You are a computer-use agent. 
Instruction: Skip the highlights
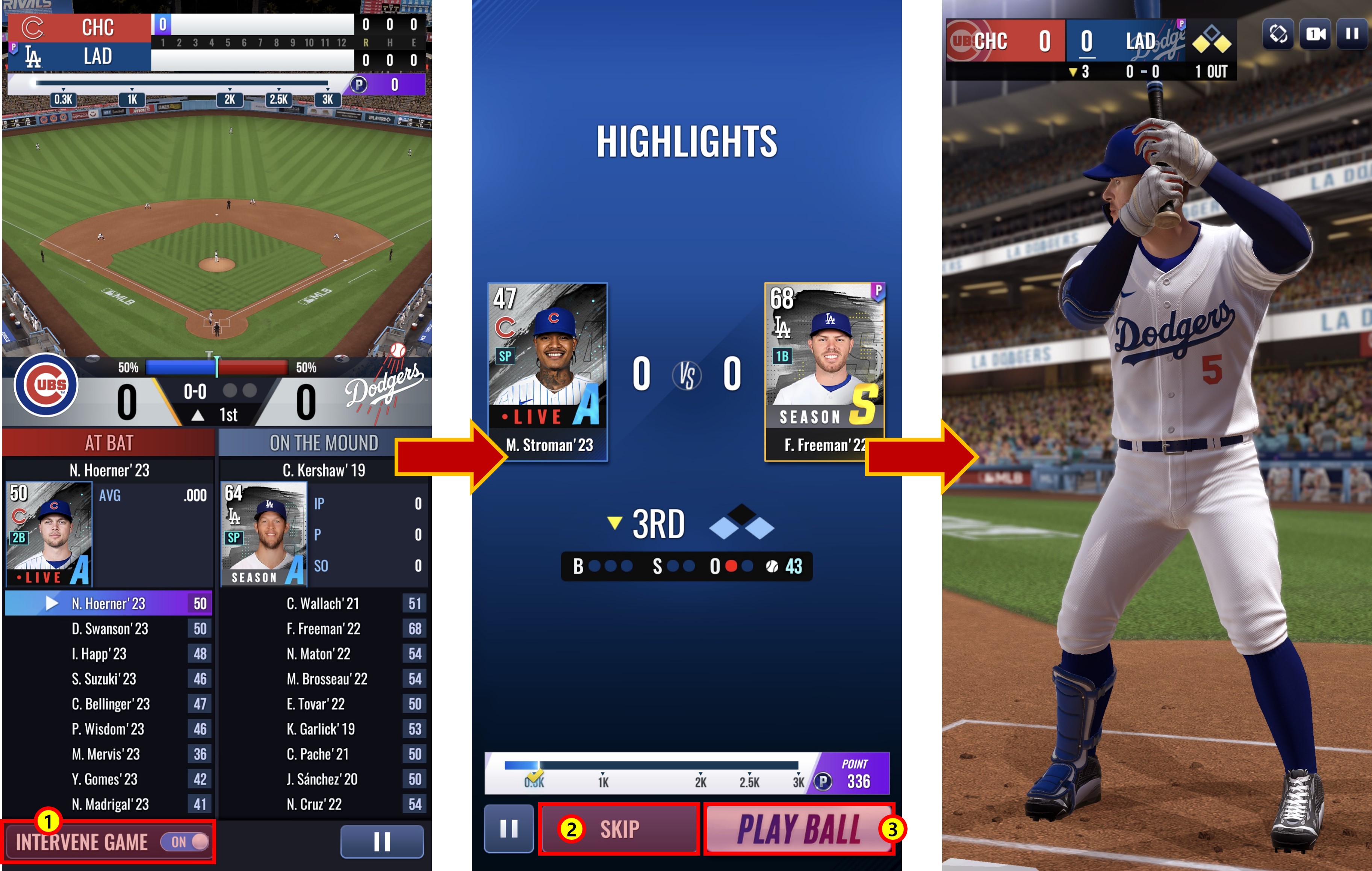click(619, 829)
